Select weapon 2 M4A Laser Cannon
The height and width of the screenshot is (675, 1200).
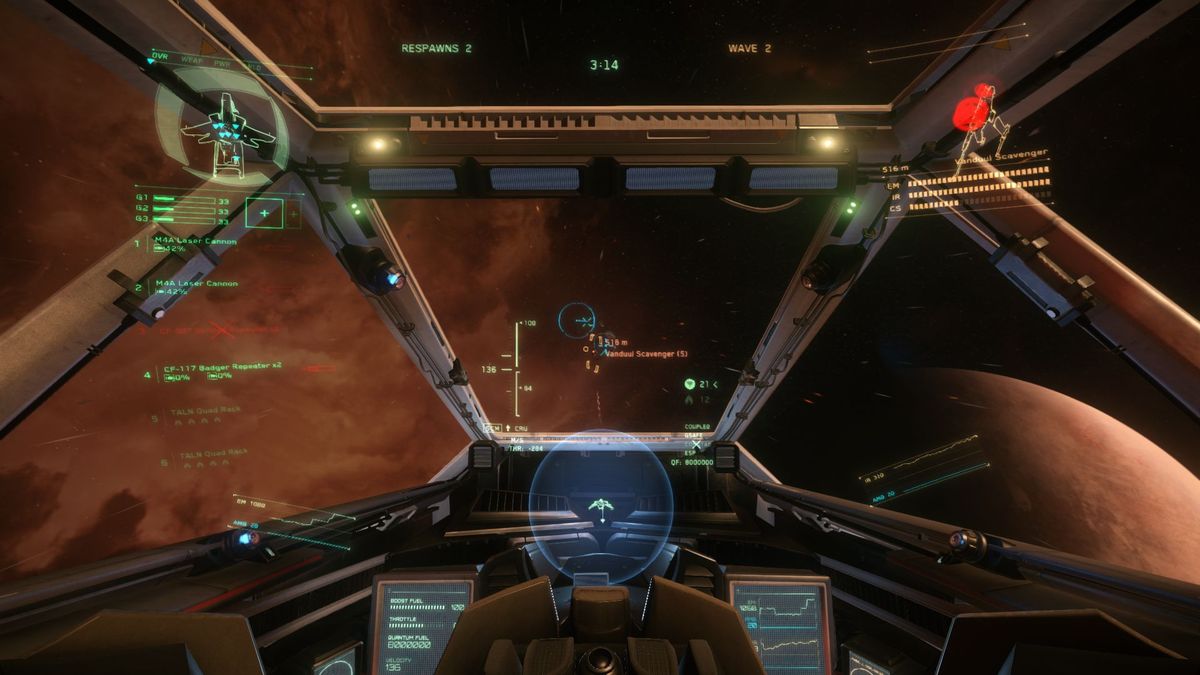click(x=196, y=284)
